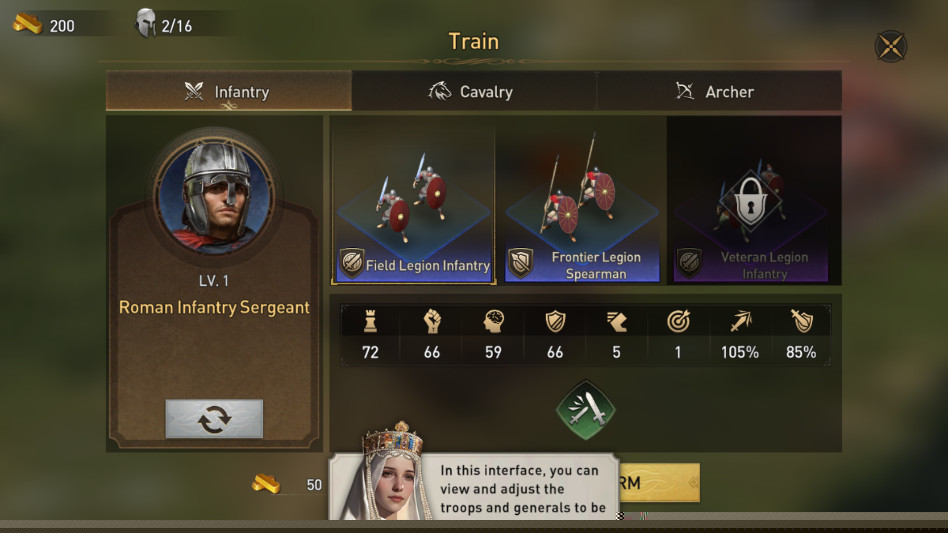Click the partially hidden Confirm button
The width and height of the screenshot is (948, 533).
pyautogui.click(x=660, y=483)
